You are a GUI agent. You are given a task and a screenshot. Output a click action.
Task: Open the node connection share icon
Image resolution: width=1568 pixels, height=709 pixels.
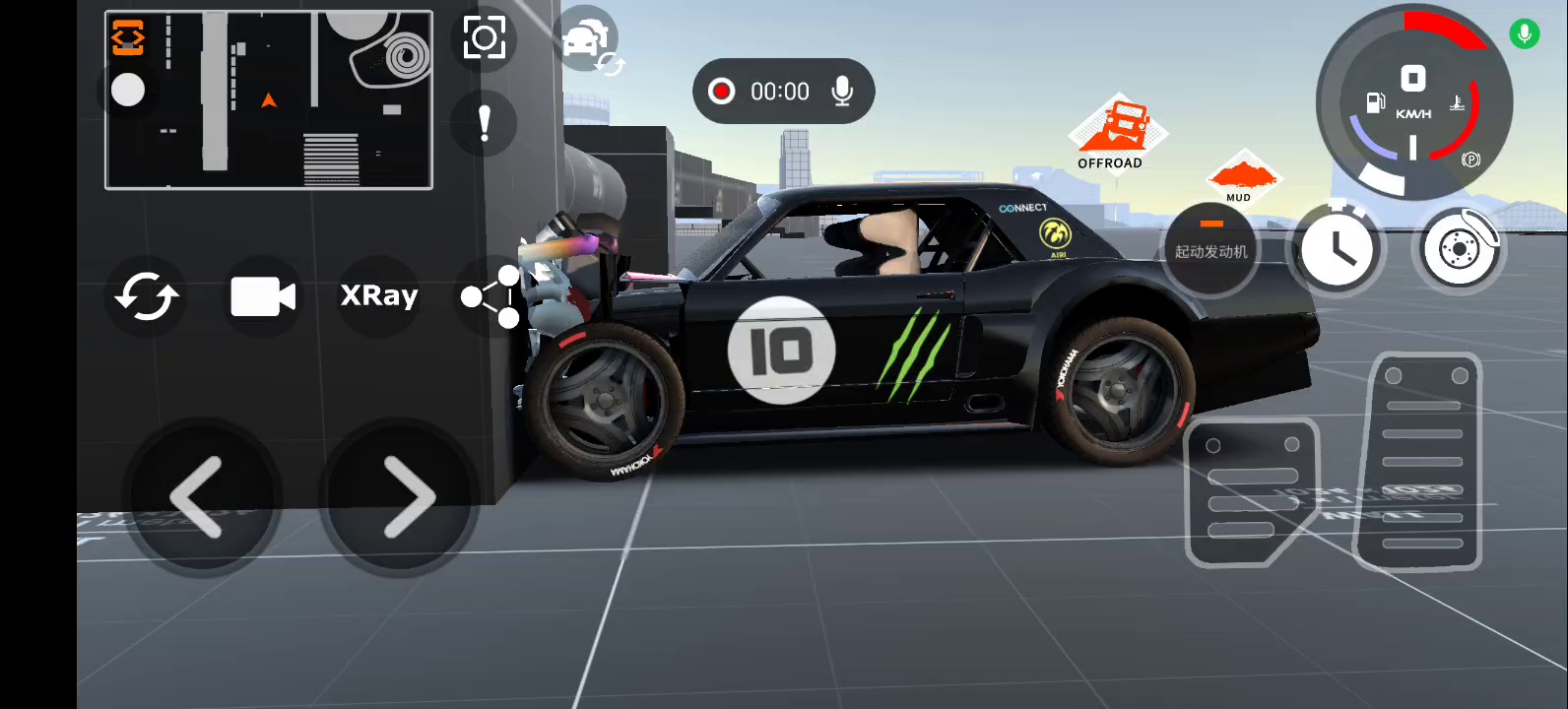[x=491, y=295]
